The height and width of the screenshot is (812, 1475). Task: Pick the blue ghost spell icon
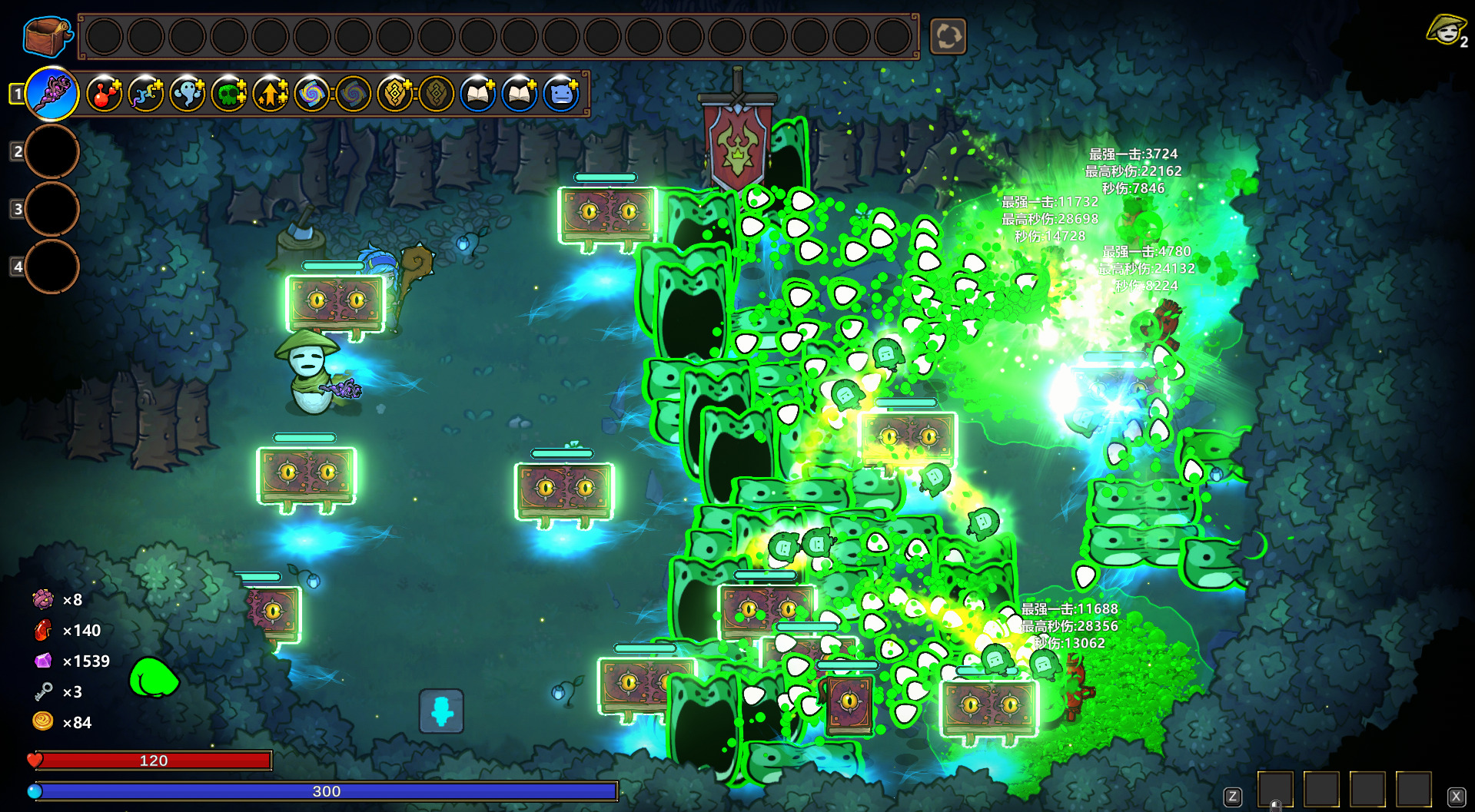coord(188,94)
